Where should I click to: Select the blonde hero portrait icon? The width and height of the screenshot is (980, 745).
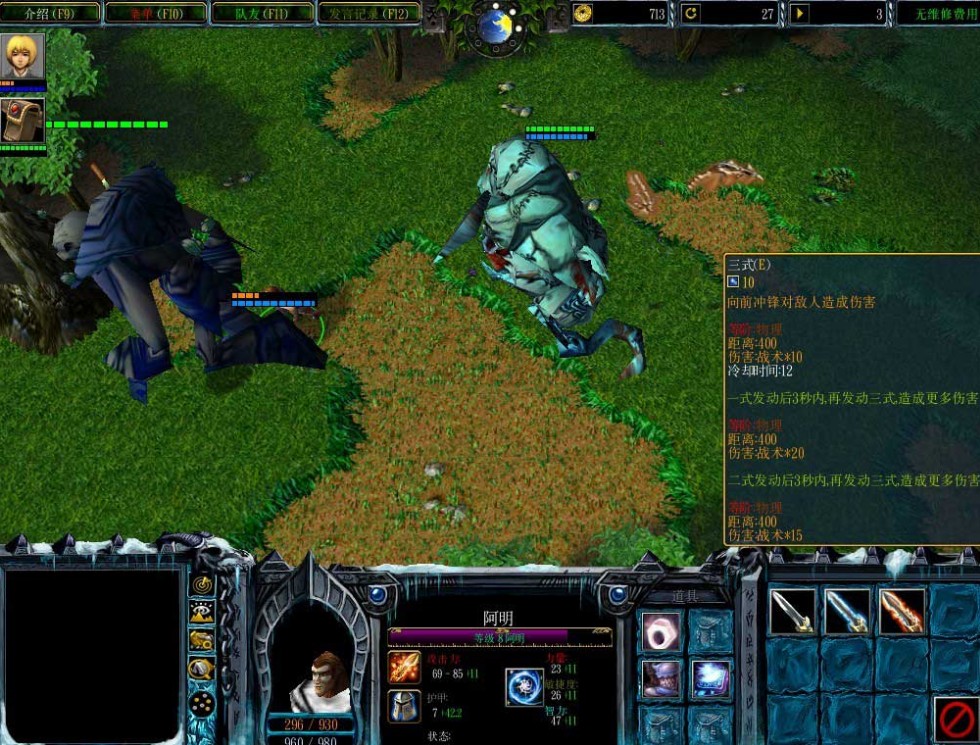tap(22, 57)
